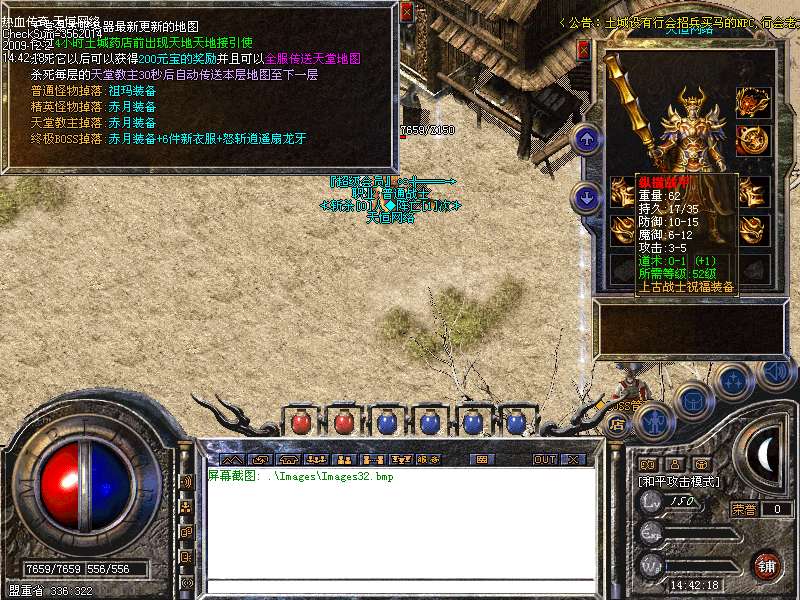This screenshot has width=800, height=600.
Task: Click the 荣誉 honor label button
Action: (x=744, y=509)
